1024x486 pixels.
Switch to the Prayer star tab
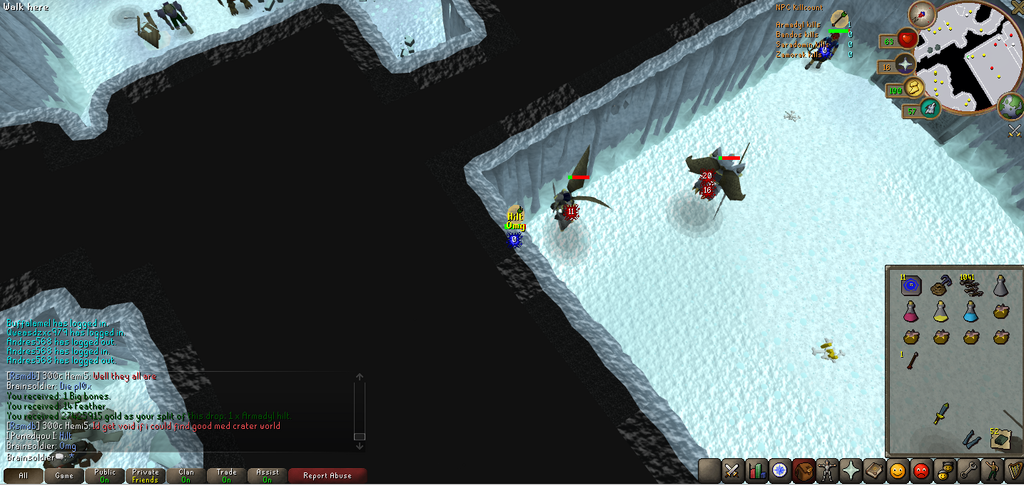850,470
